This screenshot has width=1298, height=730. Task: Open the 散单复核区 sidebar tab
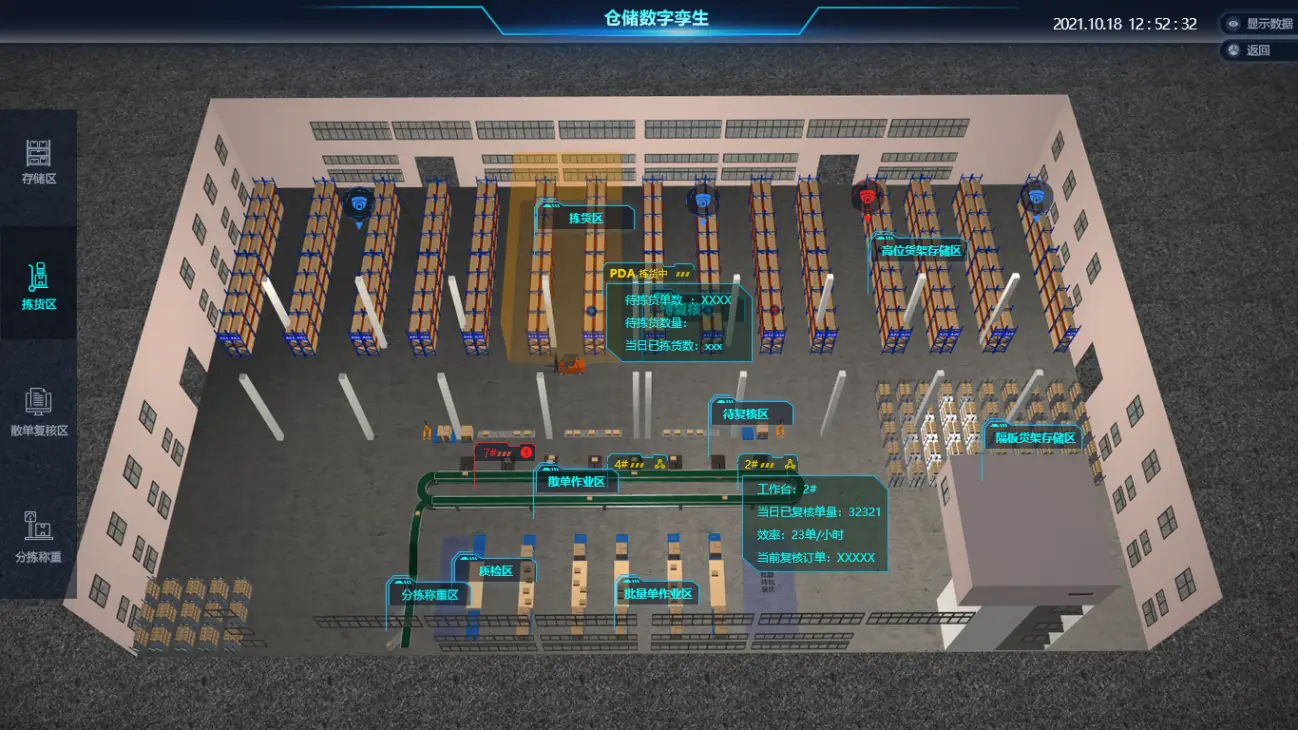(38, 413)
